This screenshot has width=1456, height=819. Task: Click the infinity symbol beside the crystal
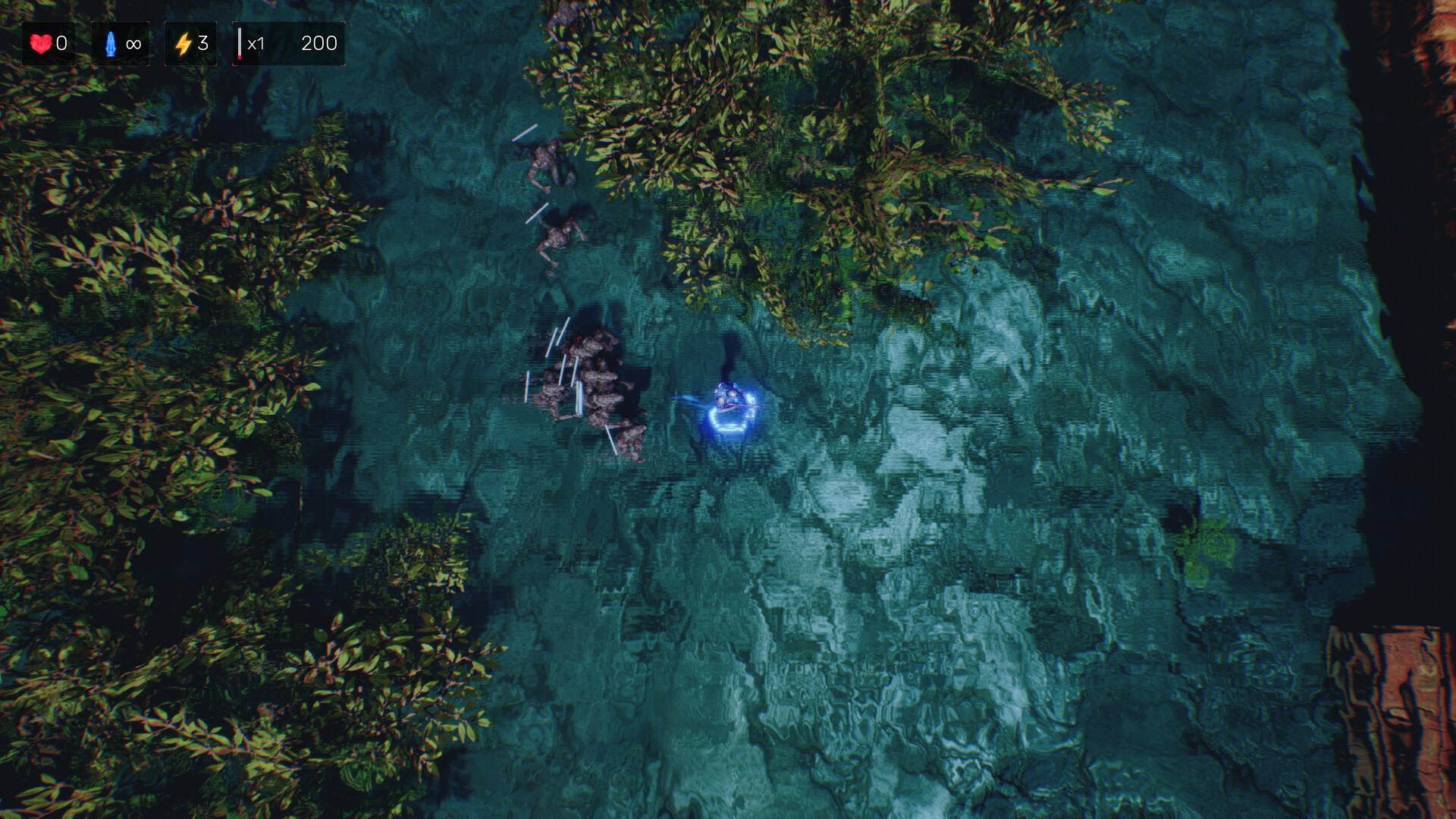[x=133, y=43]
